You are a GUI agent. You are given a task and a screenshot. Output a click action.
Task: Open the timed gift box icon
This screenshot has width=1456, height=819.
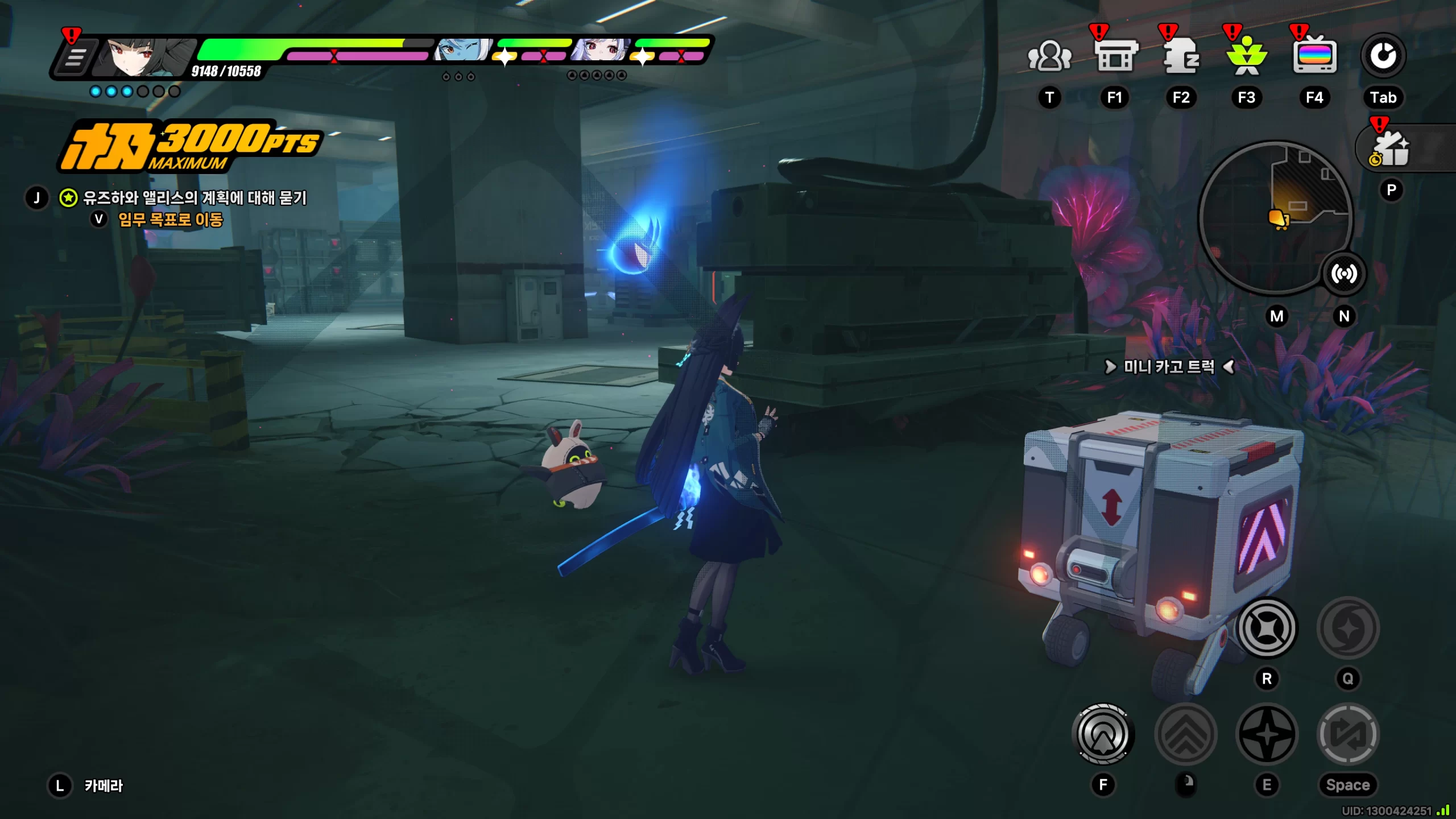pyautogui.click(x=1391, y=150)
